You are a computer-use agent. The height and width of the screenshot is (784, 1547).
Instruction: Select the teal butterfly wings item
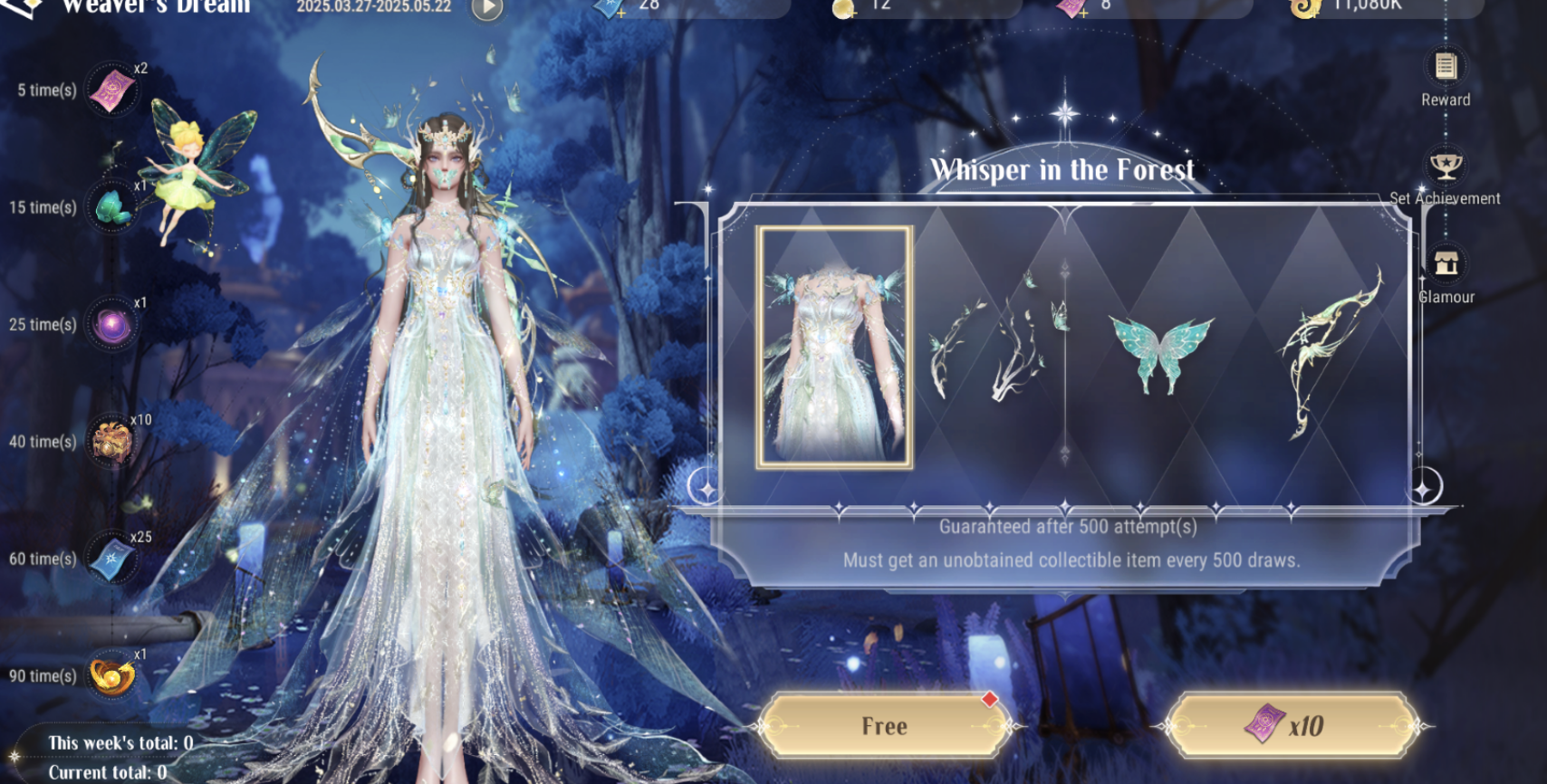click(1162, 353)
